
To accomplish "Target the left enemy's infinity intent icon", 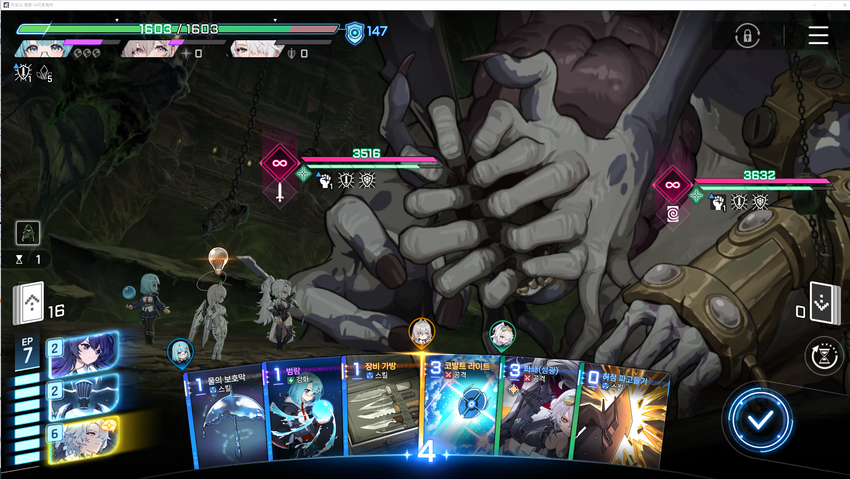I will click(279, 163).
